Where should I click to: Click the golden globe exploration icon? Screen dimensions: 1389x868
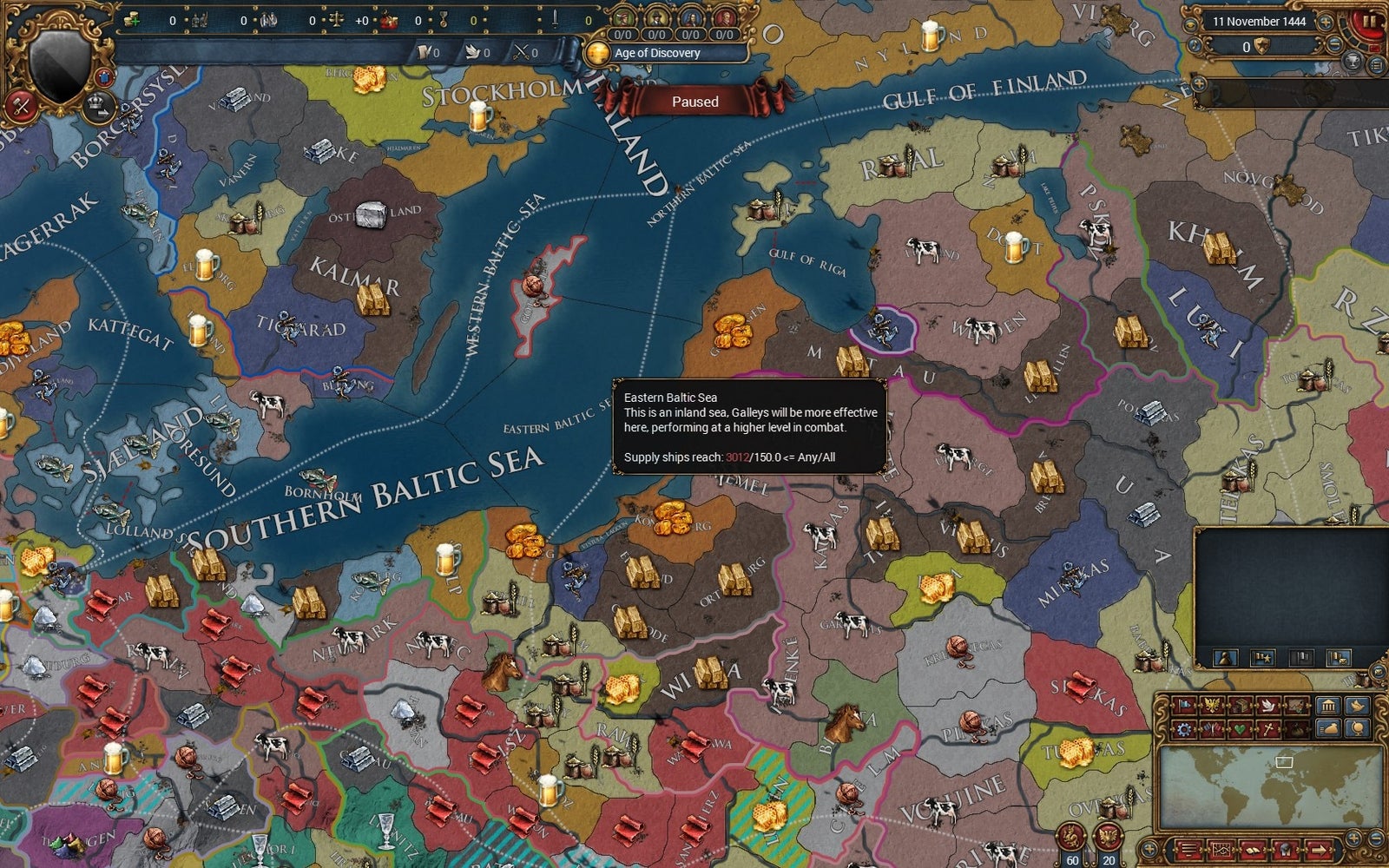tap(1358, 729)
